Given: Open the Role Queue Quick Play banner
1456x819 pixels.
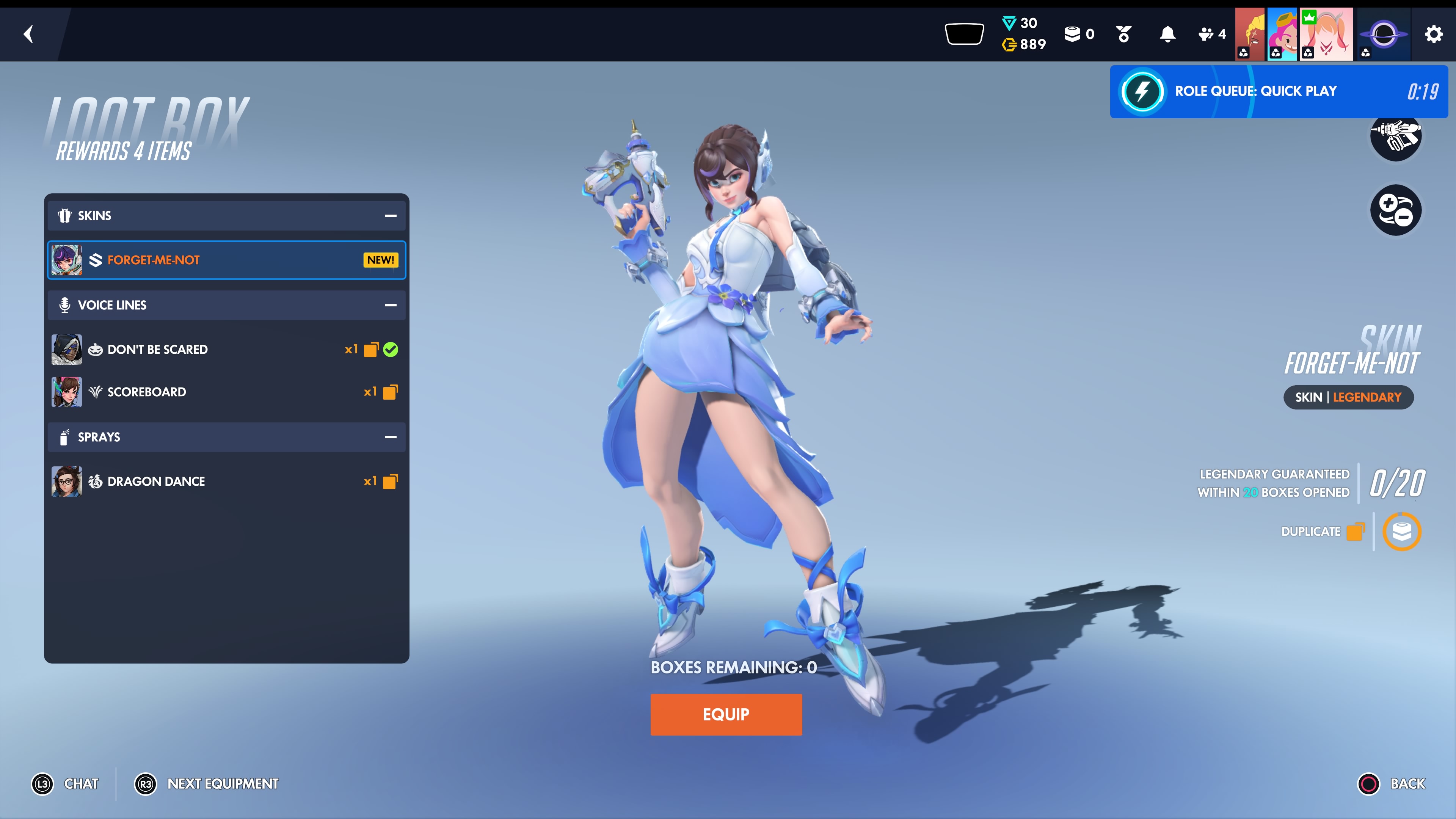Looking at the screenshot, I should point(1279,91).
